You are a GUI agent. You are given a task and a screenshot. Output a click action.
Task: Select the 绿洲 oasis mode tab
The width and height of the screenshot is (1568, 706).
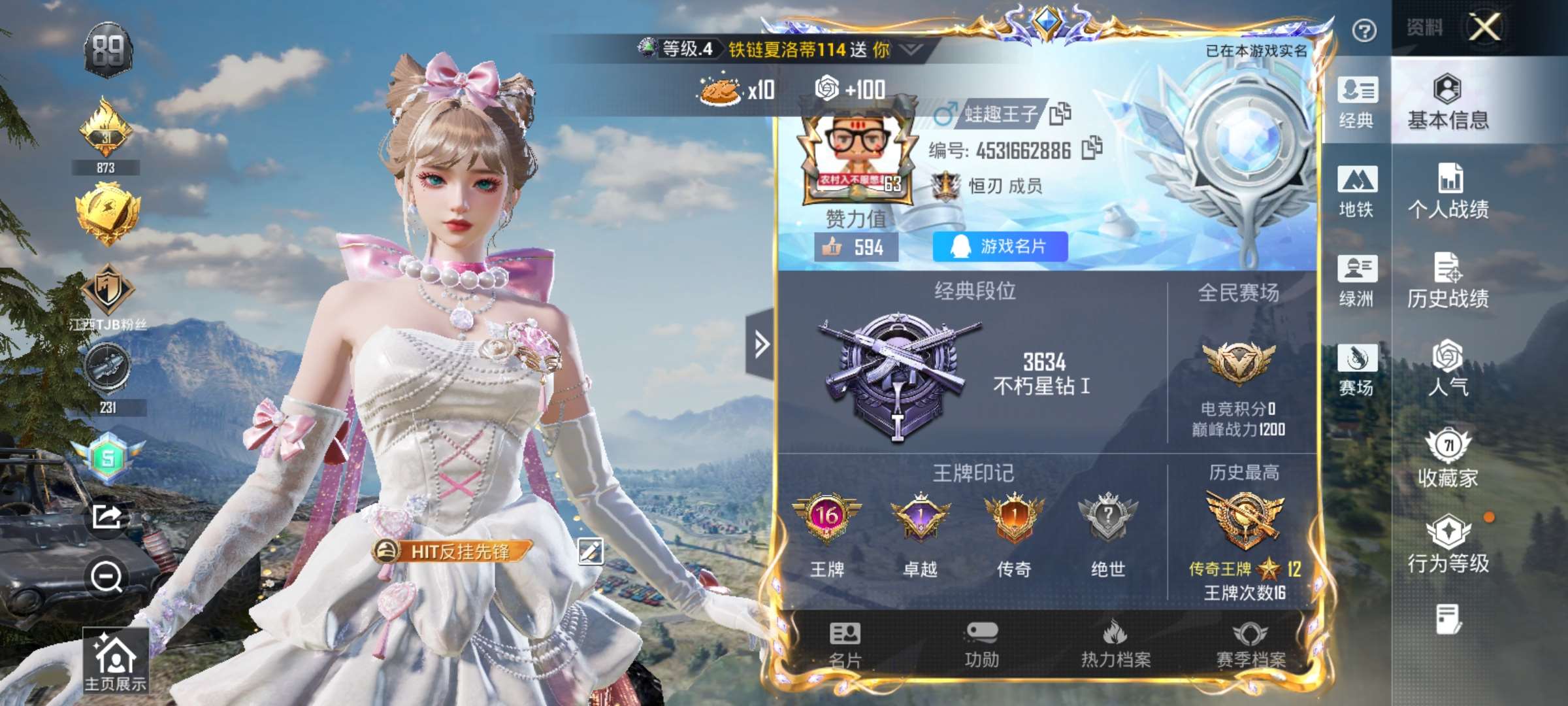pyautogui.click(x=1357, y=280)
